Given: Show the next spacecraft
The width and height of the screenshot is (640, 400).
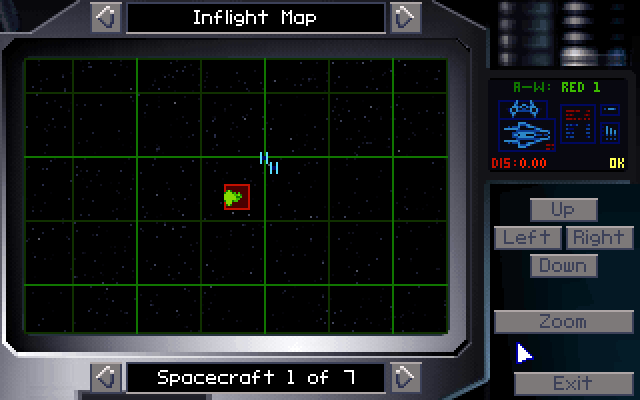Looking at the screenshot, I should click(x=403, y=377).
